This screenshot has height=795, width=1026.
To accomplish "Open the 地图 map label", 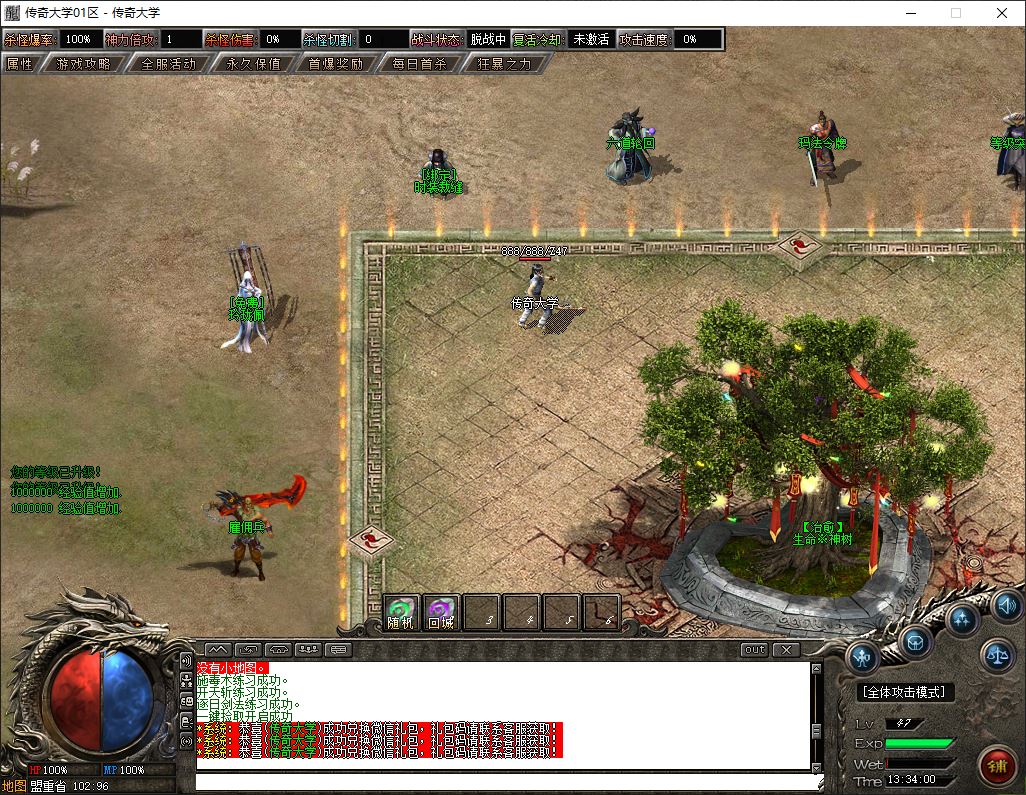I will tap(14, 786).
